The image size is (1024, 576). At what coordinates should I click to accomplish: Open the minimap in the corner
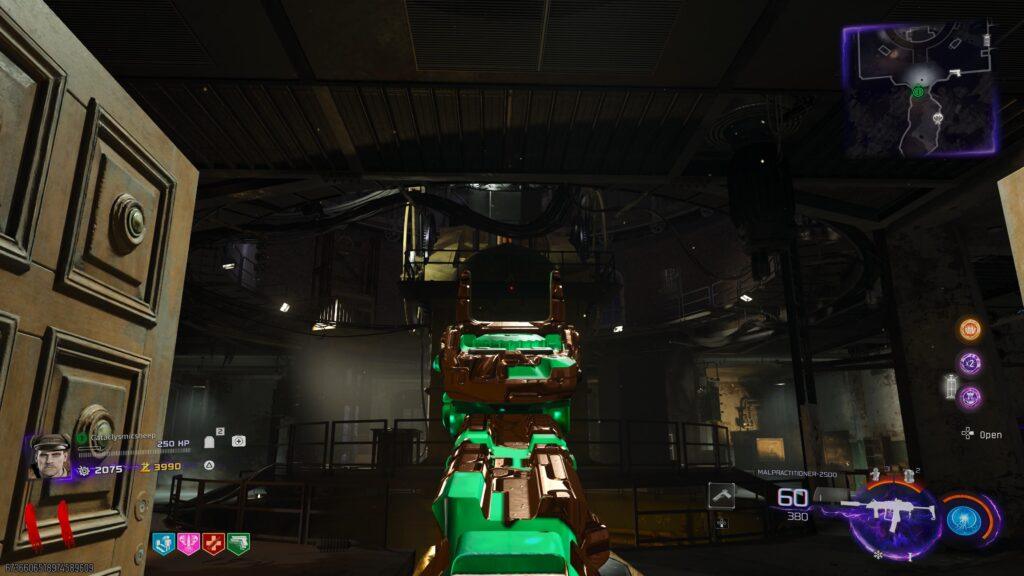click(921, 91)
